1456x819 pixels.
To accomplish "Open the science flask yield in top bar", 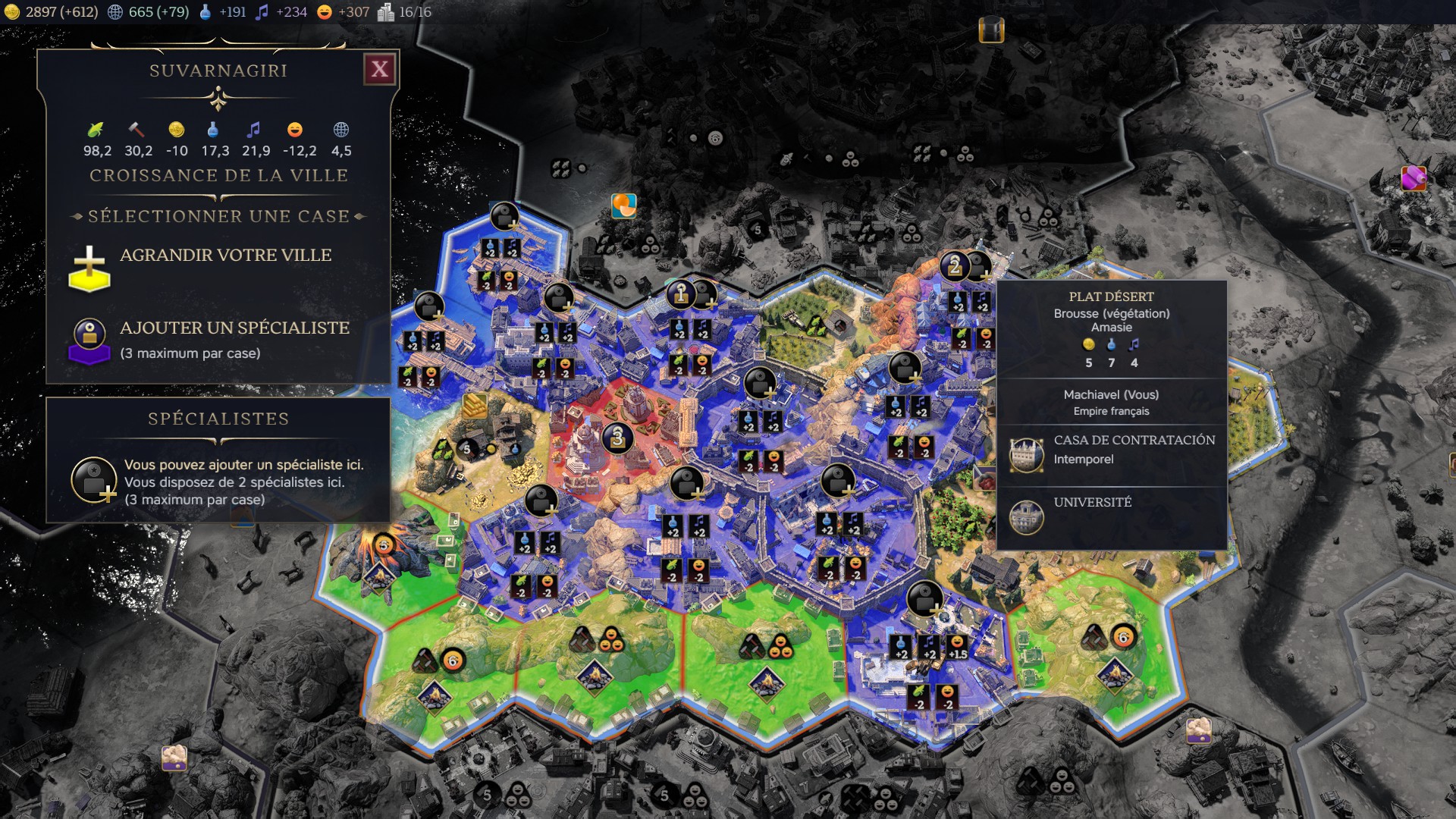I will pos(222,12).
